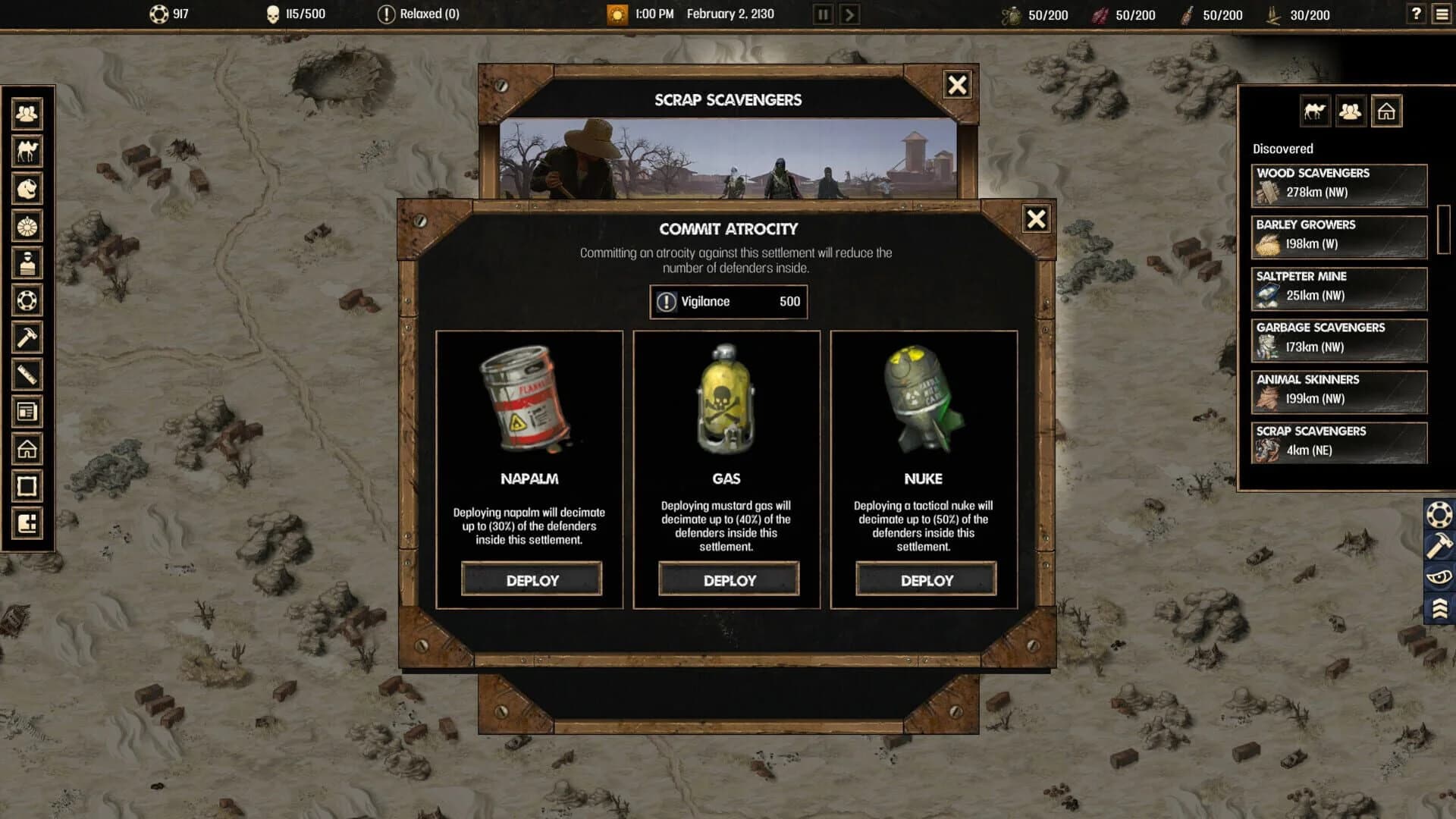
Task: Switch to the settlements house tab top right
Action: (1387, 110)
